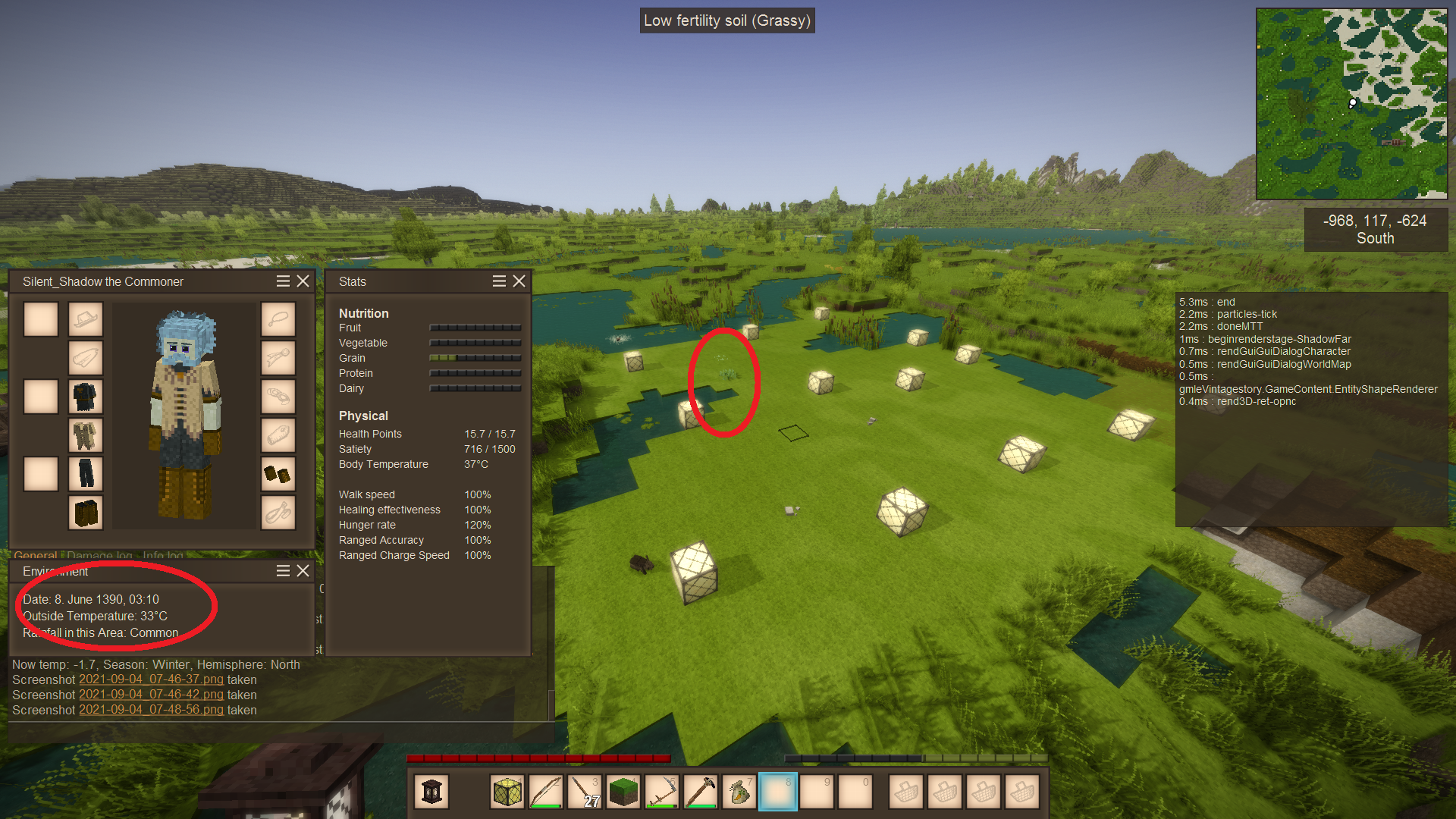Image resolution: width=1456 pixels, height=819 pixels.
Task: Close the Silent_Shadow character window
Action: click(x=303, y=281)
